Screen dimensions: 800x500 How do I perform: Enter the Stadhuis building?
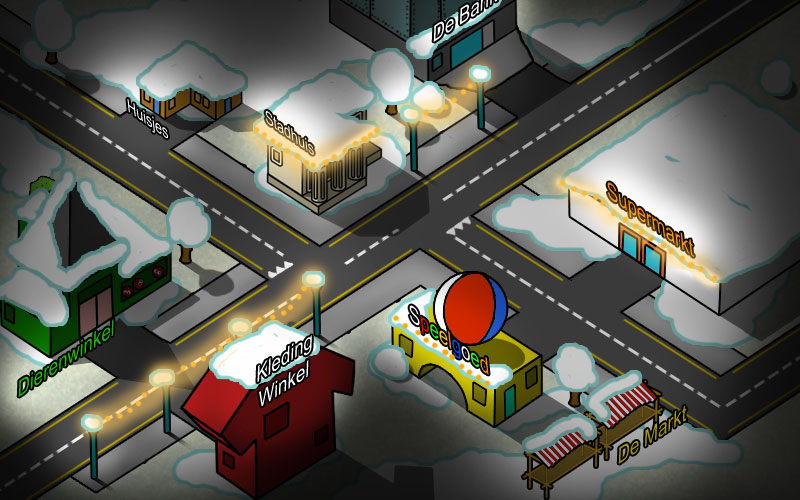tap(320, 165)
